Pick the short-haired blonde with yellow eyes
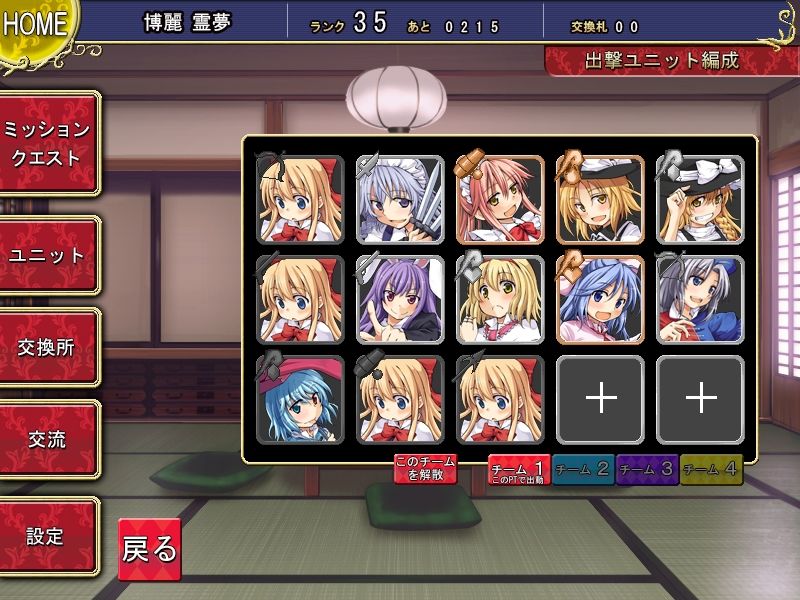This screenshot has width=800, height=600. (x=500, y=299)
